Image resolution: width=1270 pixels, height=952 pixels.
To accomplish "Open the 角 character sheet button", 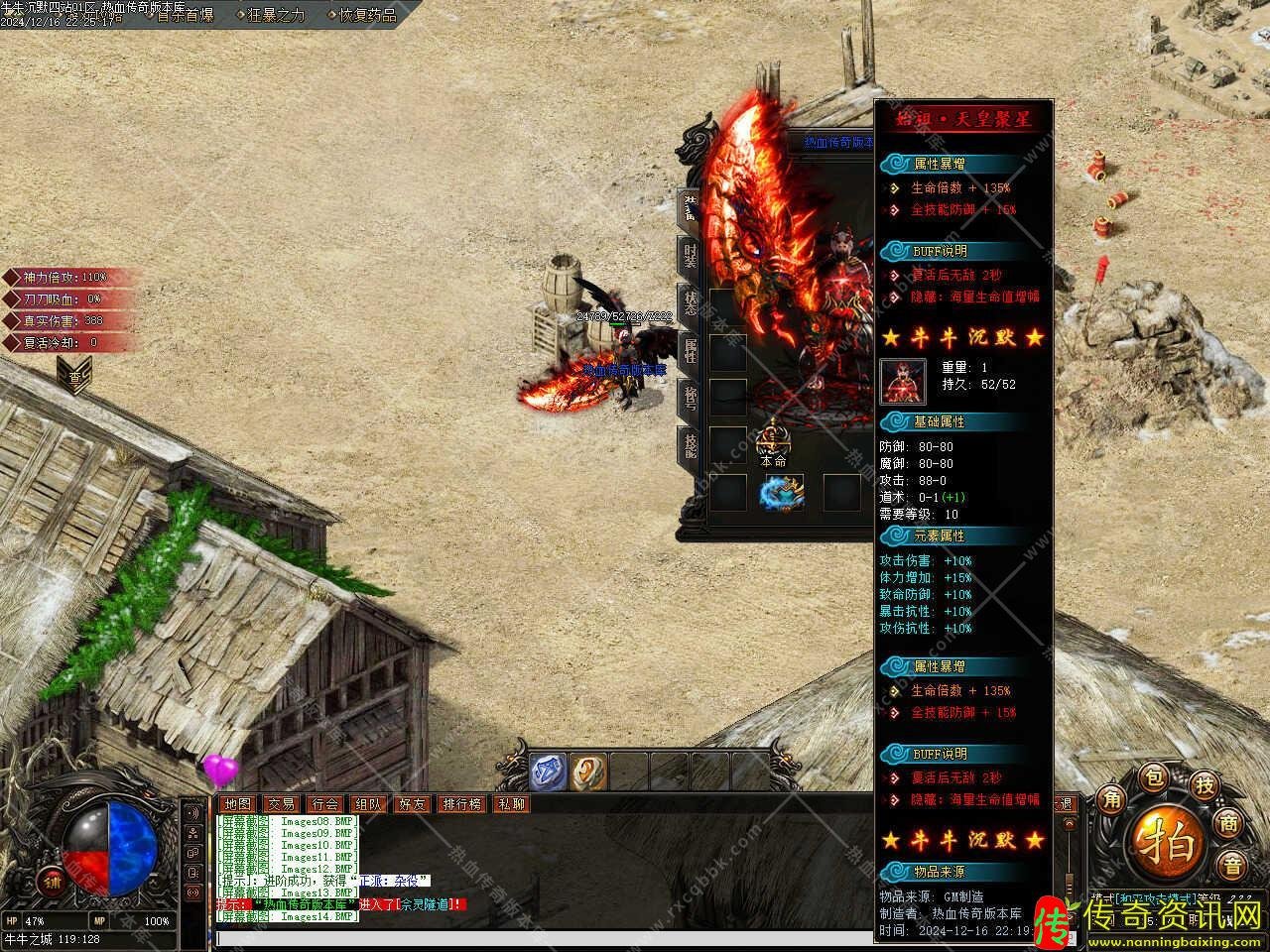I will [x=1109, y=798].
